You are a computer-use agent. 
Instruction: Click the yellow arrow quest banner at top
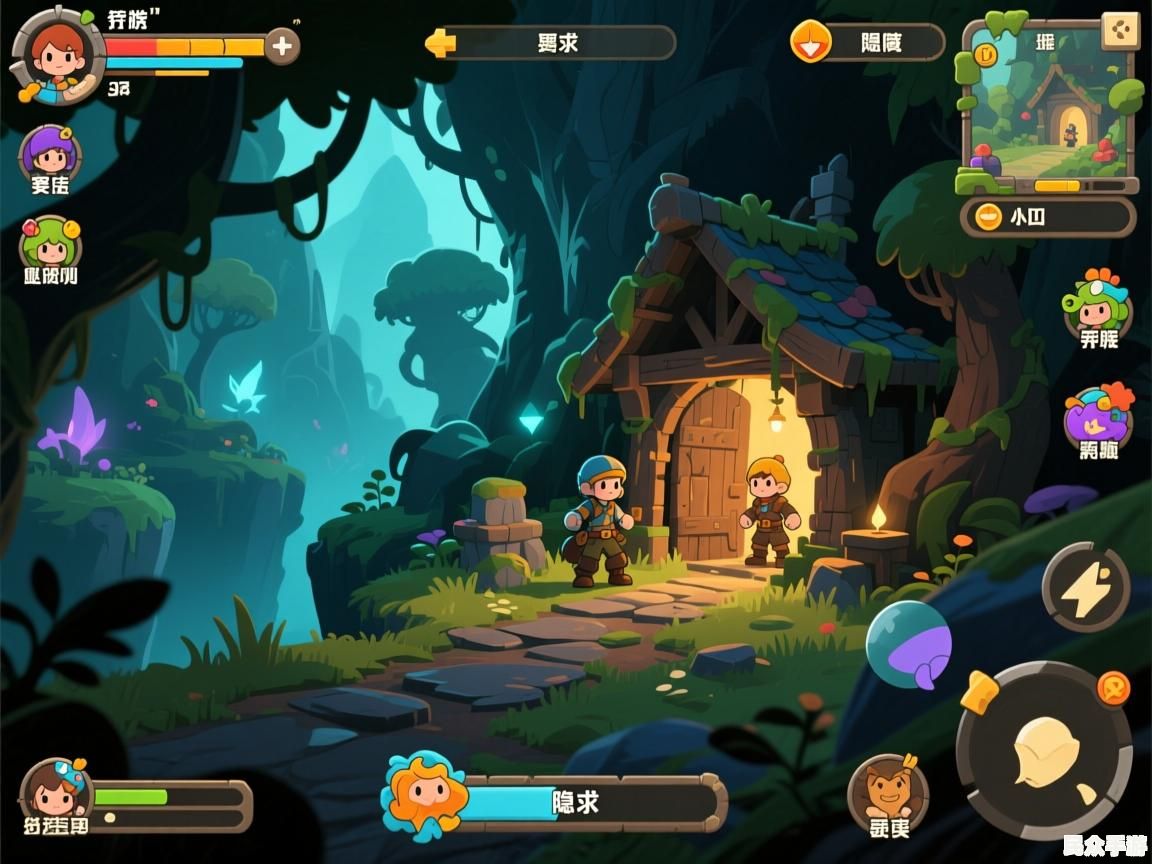click(551, 43)
